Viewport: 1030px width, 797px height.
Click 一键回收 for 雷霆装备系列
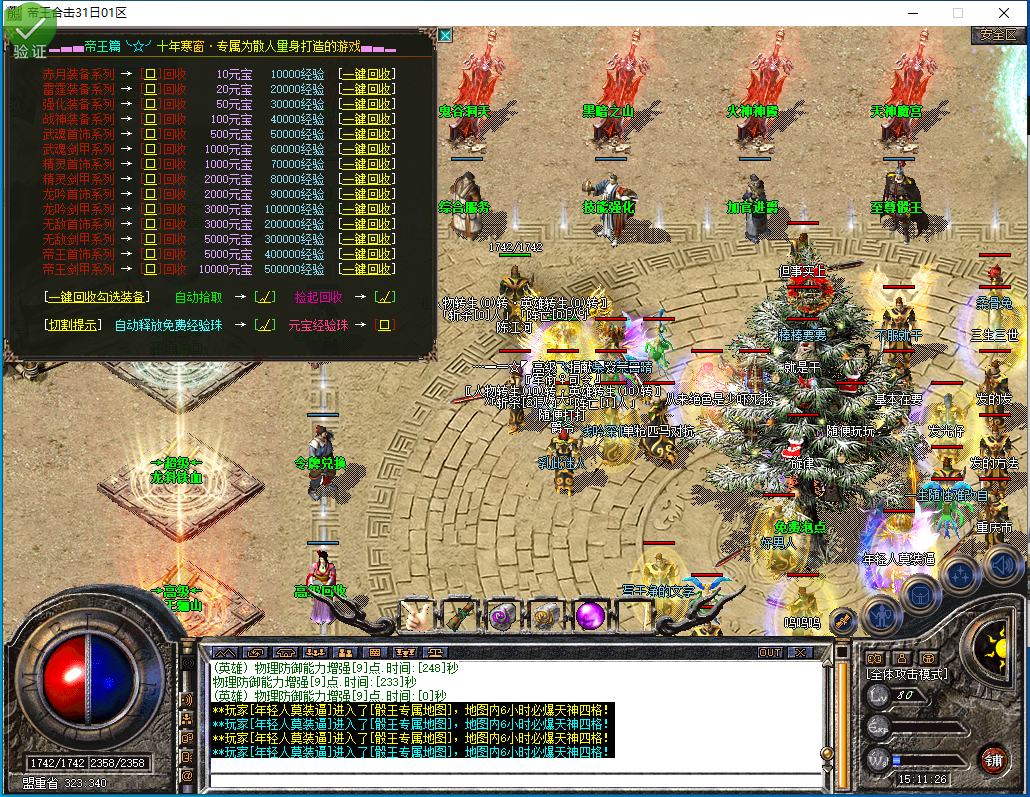click(x=365, y=89)
